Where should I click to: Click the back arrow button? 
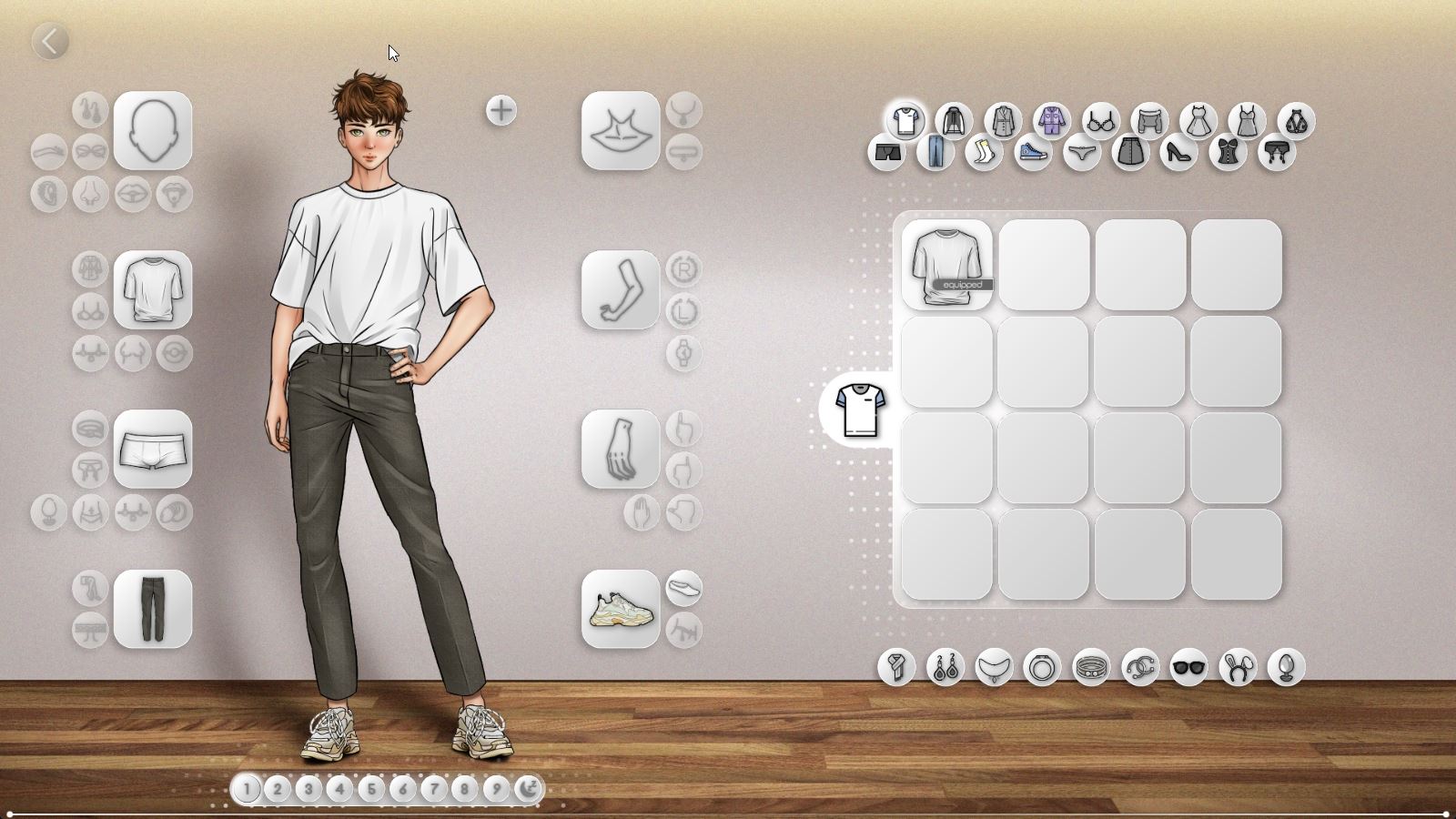(x=52, y=39)
